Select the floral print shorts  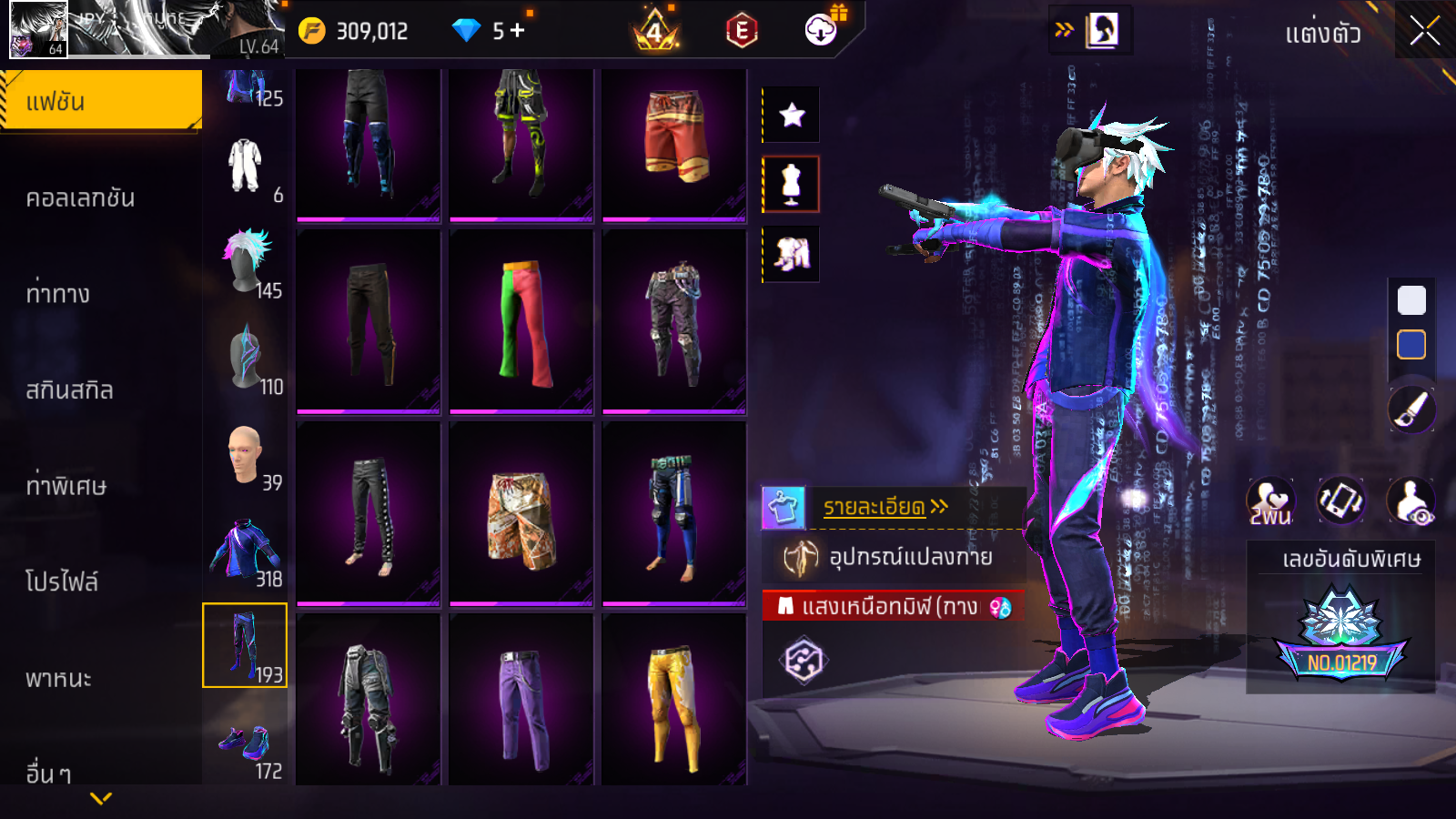[521, 512]
